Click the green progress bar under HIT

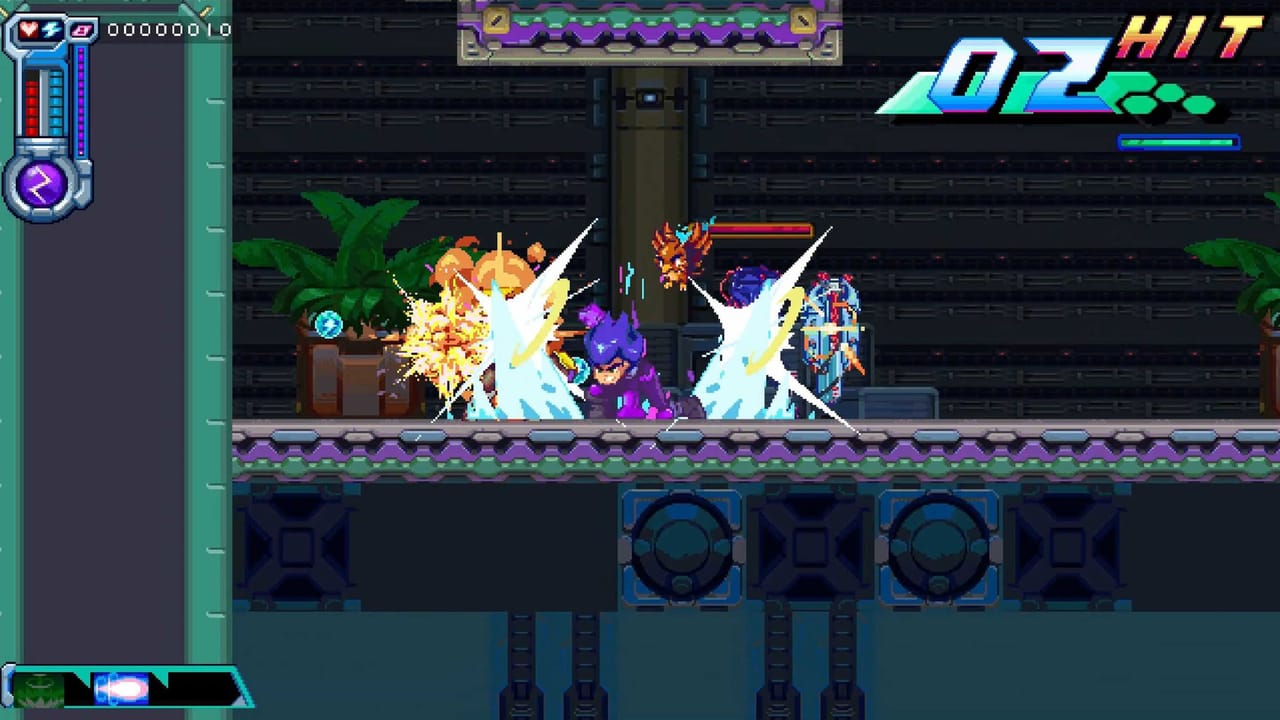[1180, 143]
